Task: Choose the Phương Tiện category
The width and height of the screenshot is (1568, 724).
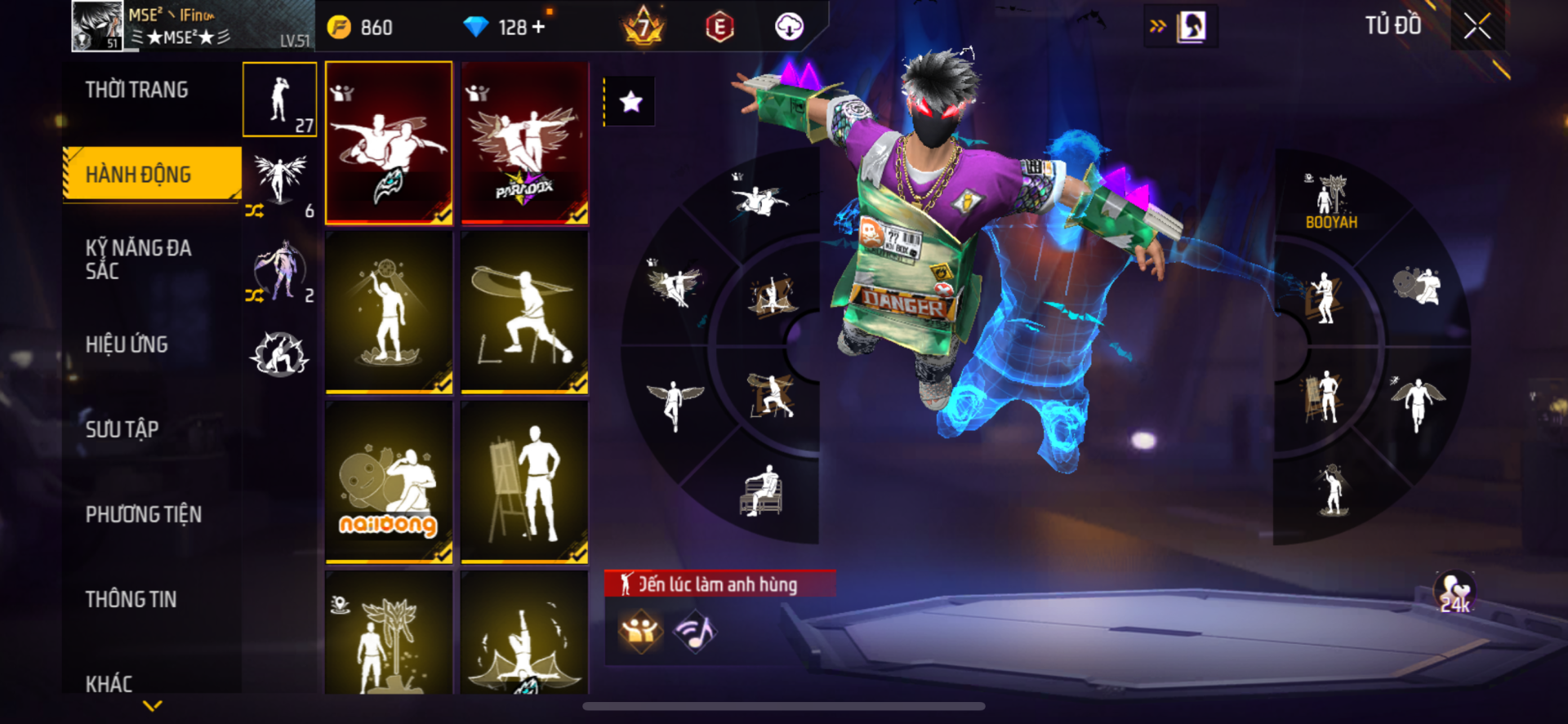Action: coord(144,514)
